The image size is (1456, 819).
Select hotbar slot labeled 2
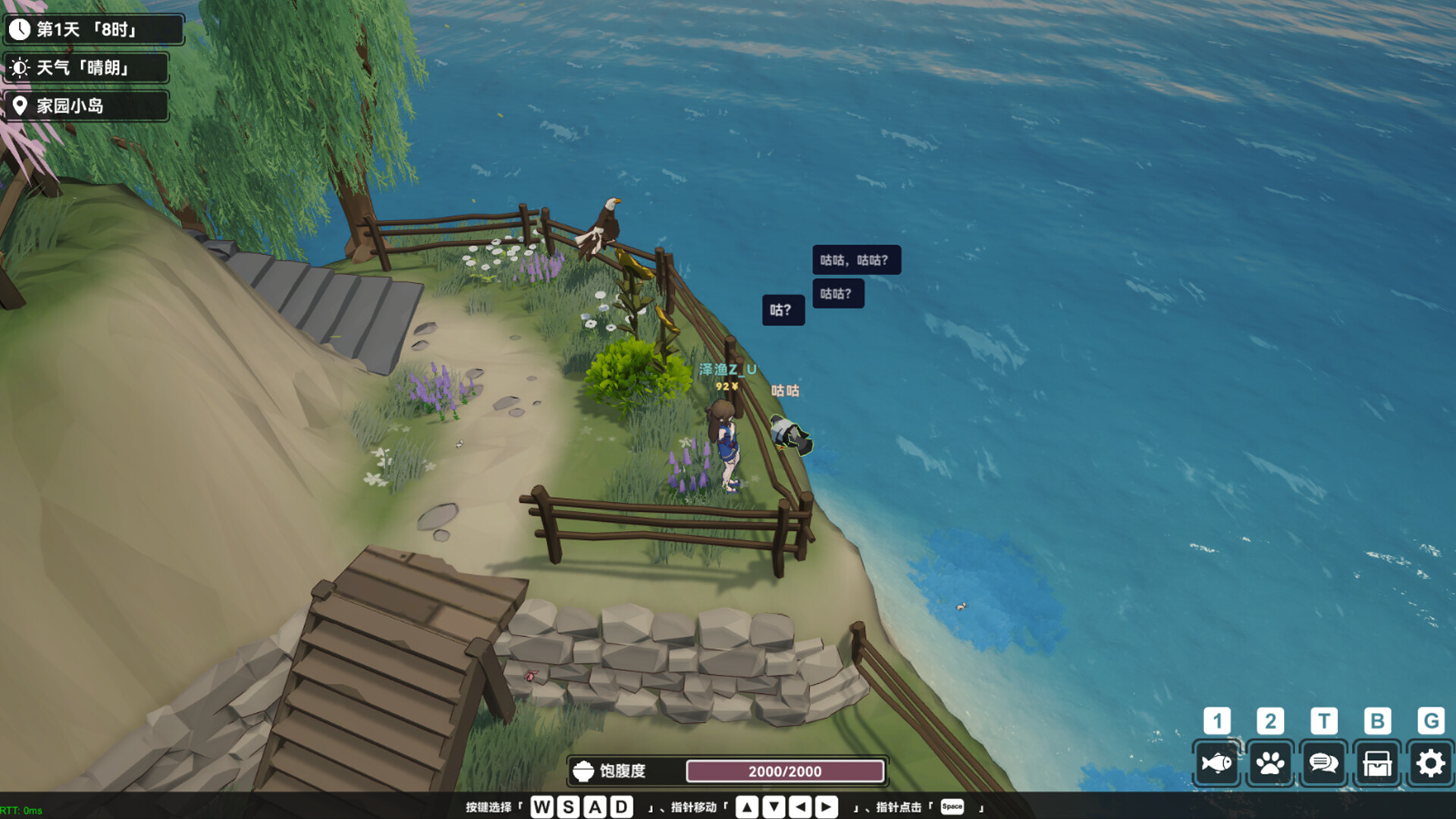(x=1270, y=720)
